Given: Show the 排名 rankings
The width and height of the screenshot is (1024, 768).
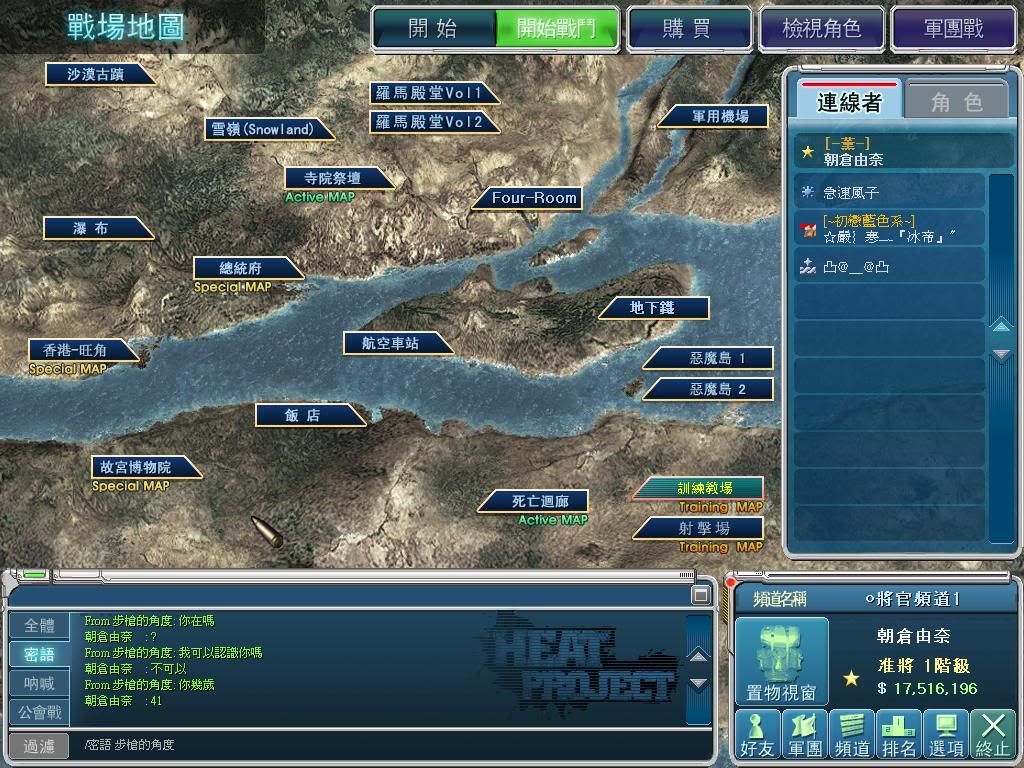Looking at the screenshot, I should pos(898,733).
